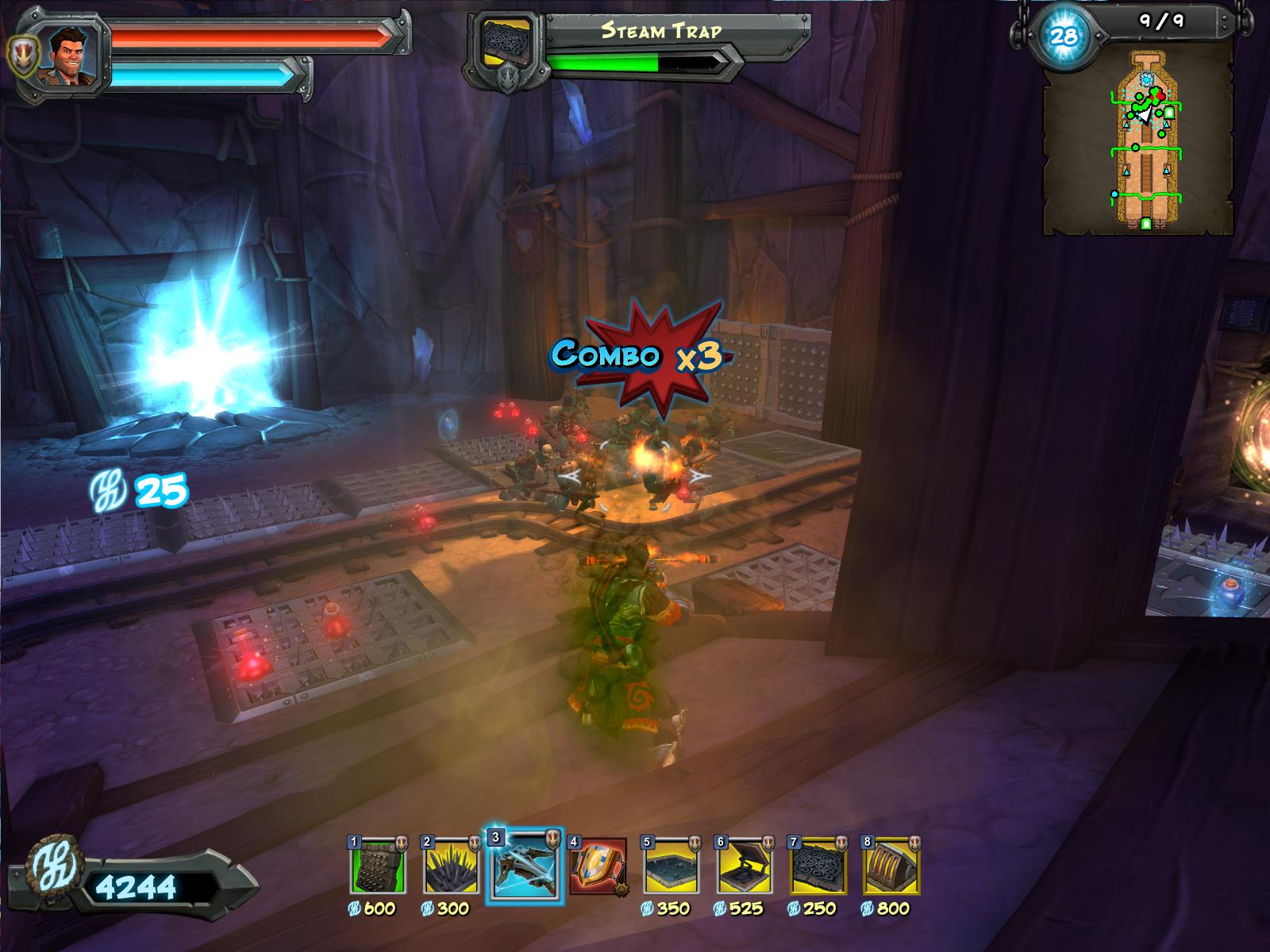The width and height of the screenshot is (1270, 952).
Task: Select the spring trap in slot 6
Action: click(x=743, y=866)
